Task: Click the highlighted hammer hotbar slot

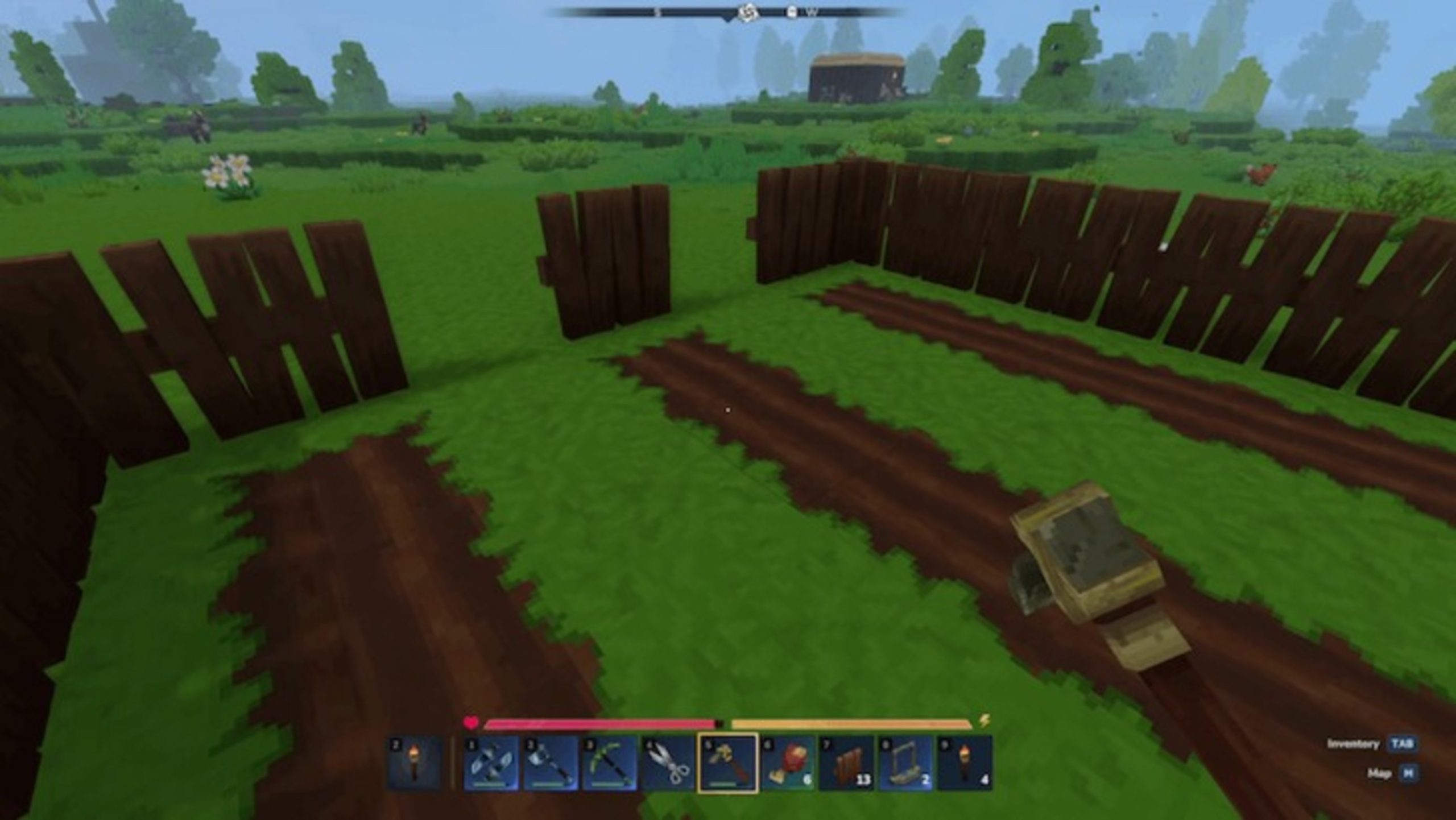Action: click(727, 763)
